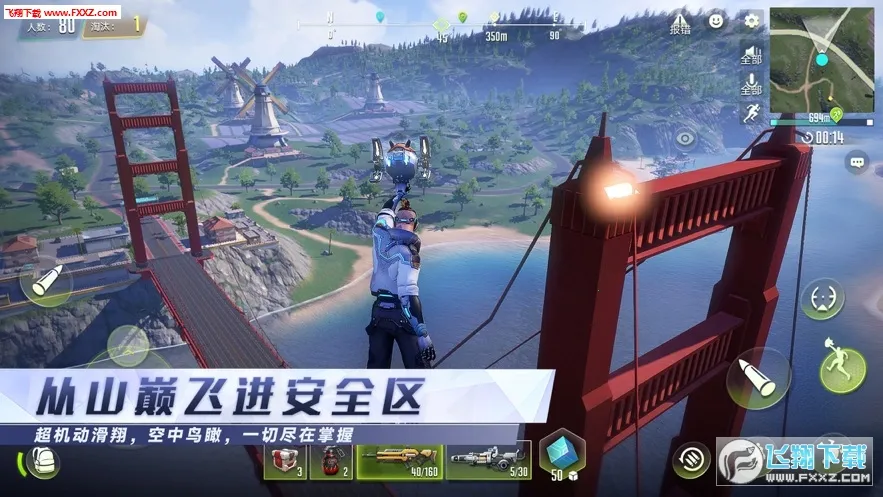Image resolution: width=883 pixels, height=497 pixels.
Task: Select the grenade item slot
Action: click(331, 460)
